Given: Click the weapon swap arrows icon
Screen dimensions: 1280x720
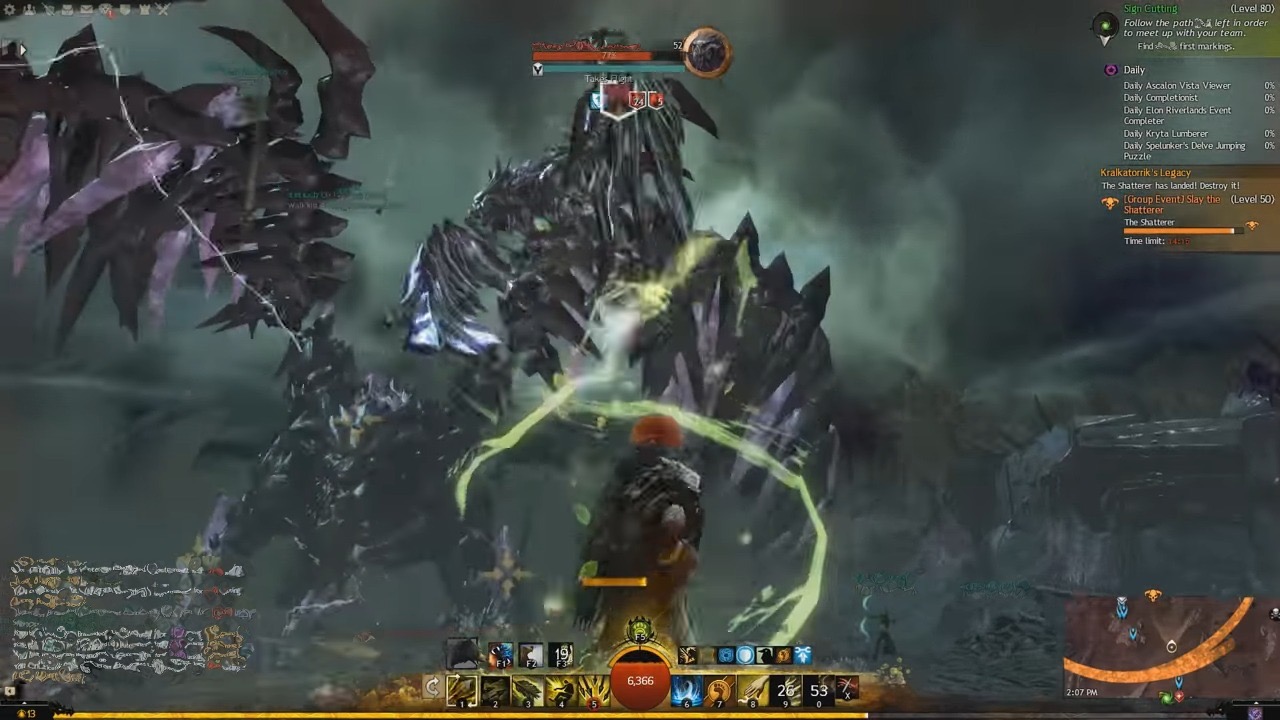Looking at the screenshot, I should [434, 684].
